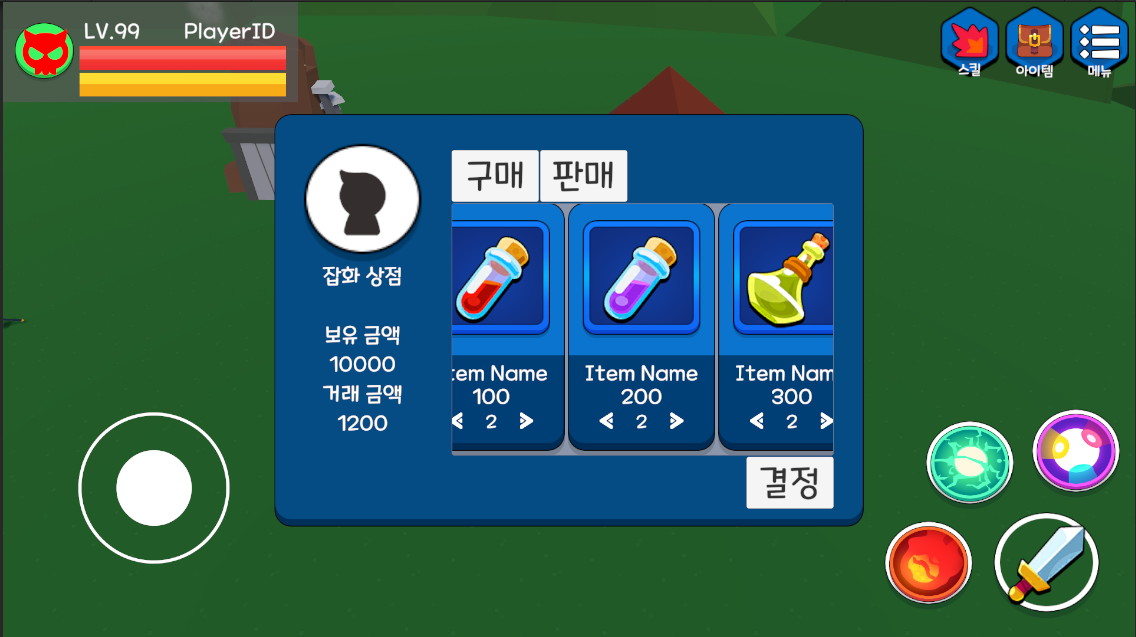
Task: Increase quantity of the 200-price item
Action: tap(677, 422)
